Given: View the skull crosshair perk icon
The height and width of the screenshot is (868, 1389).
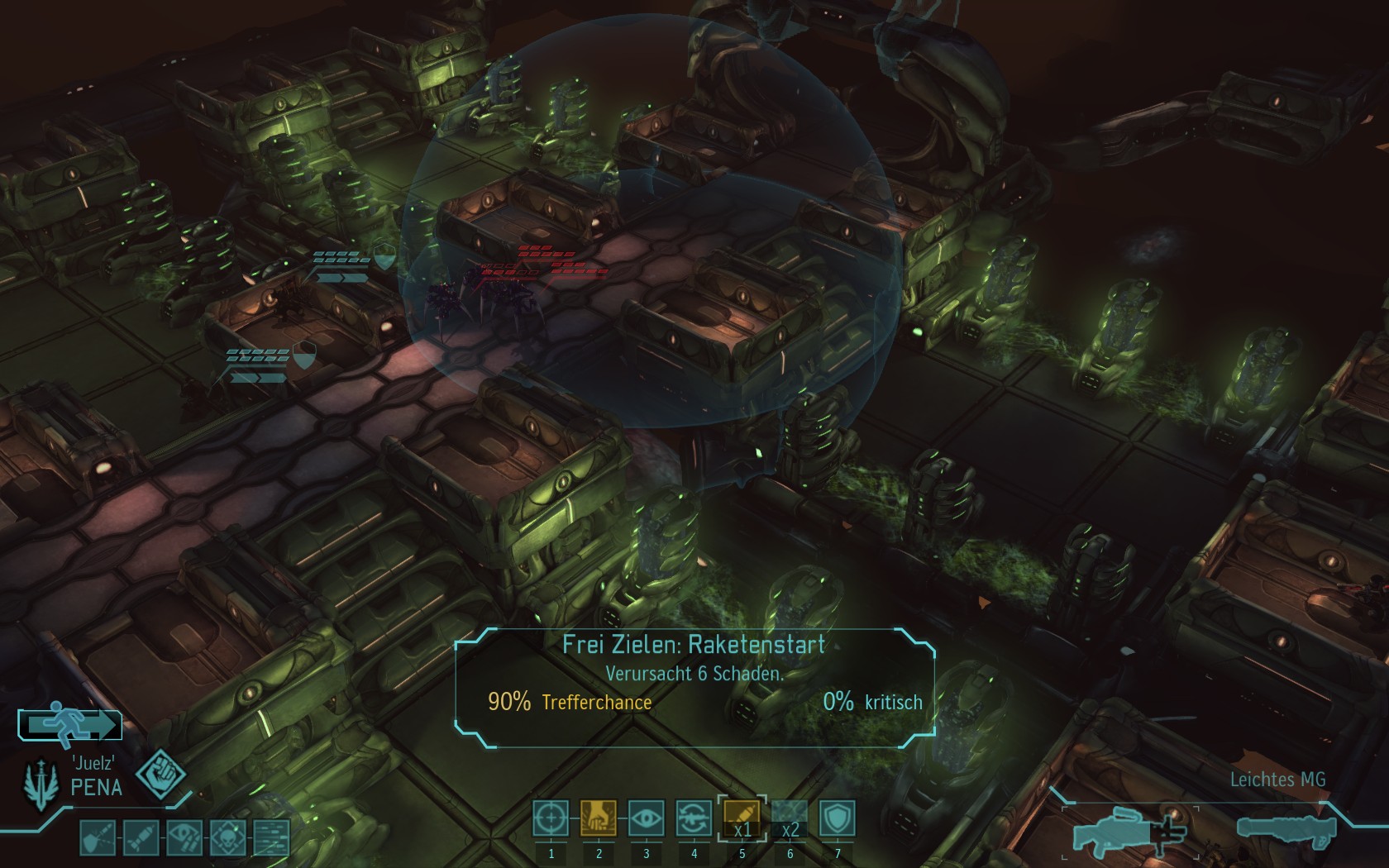Looking at the screenshot, I should [227, 837].
